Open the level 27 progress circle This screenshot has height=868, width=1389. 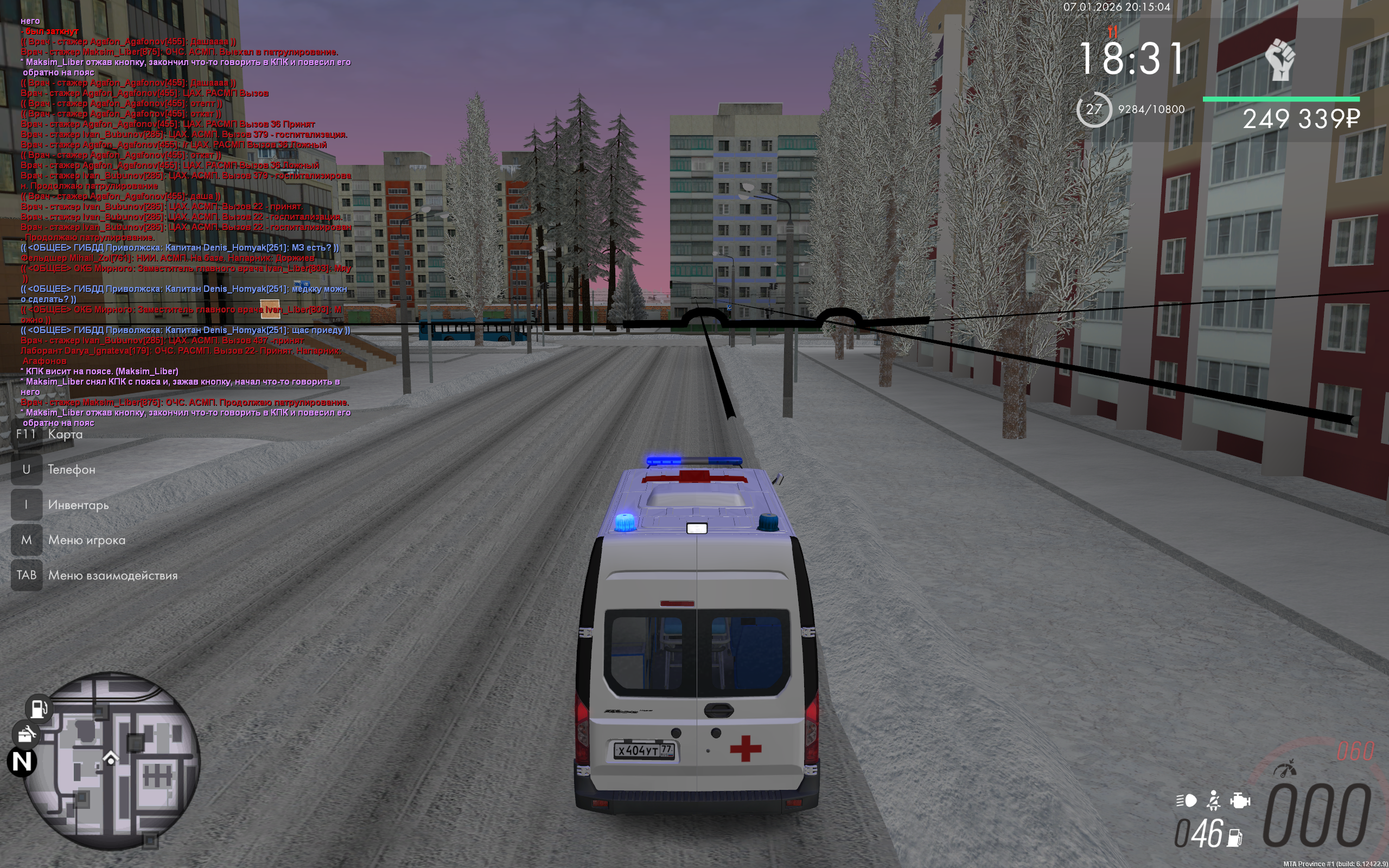click(1093, 109)
